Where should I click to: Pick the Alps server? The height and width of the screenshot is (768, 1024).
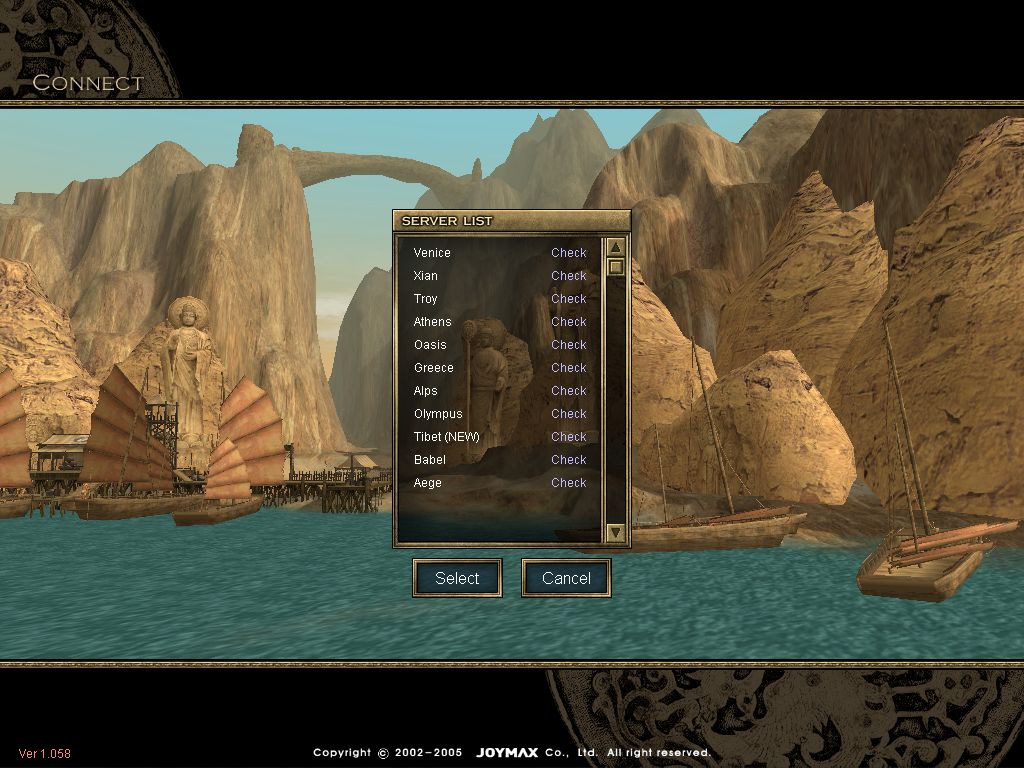[426, 391]
